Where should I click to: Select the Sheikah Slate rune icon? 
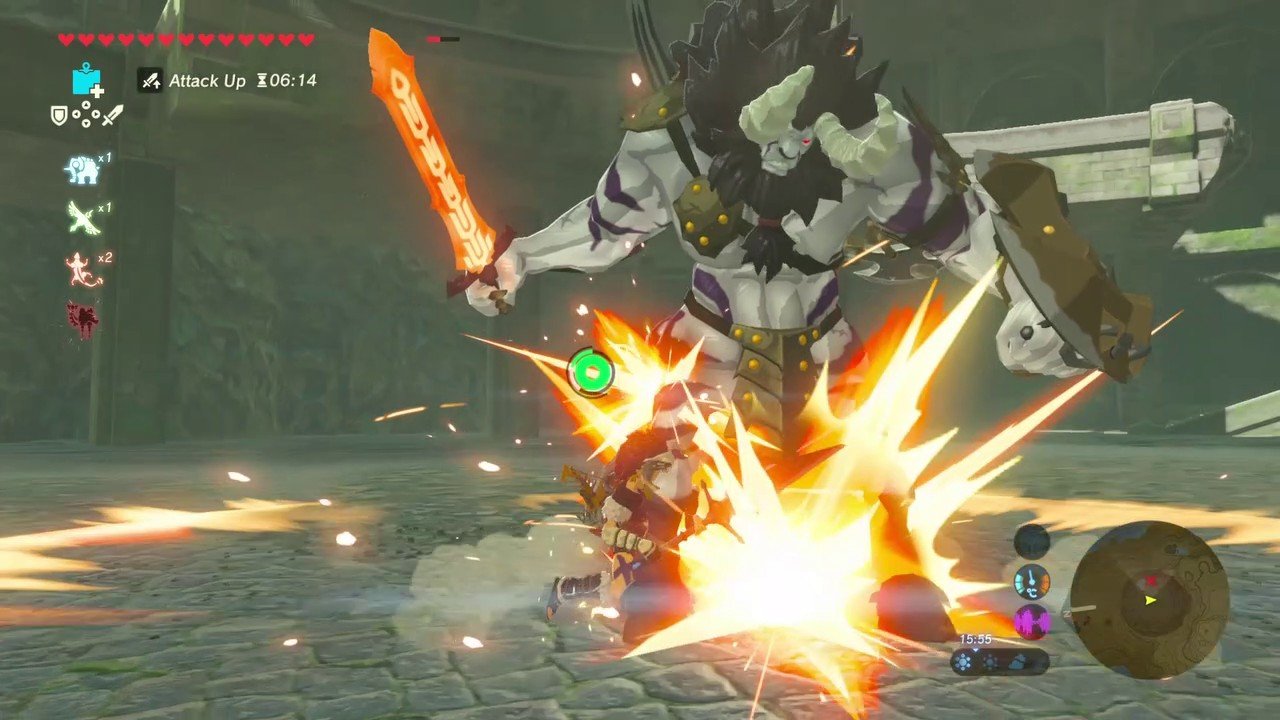click(x=86, y=82)
